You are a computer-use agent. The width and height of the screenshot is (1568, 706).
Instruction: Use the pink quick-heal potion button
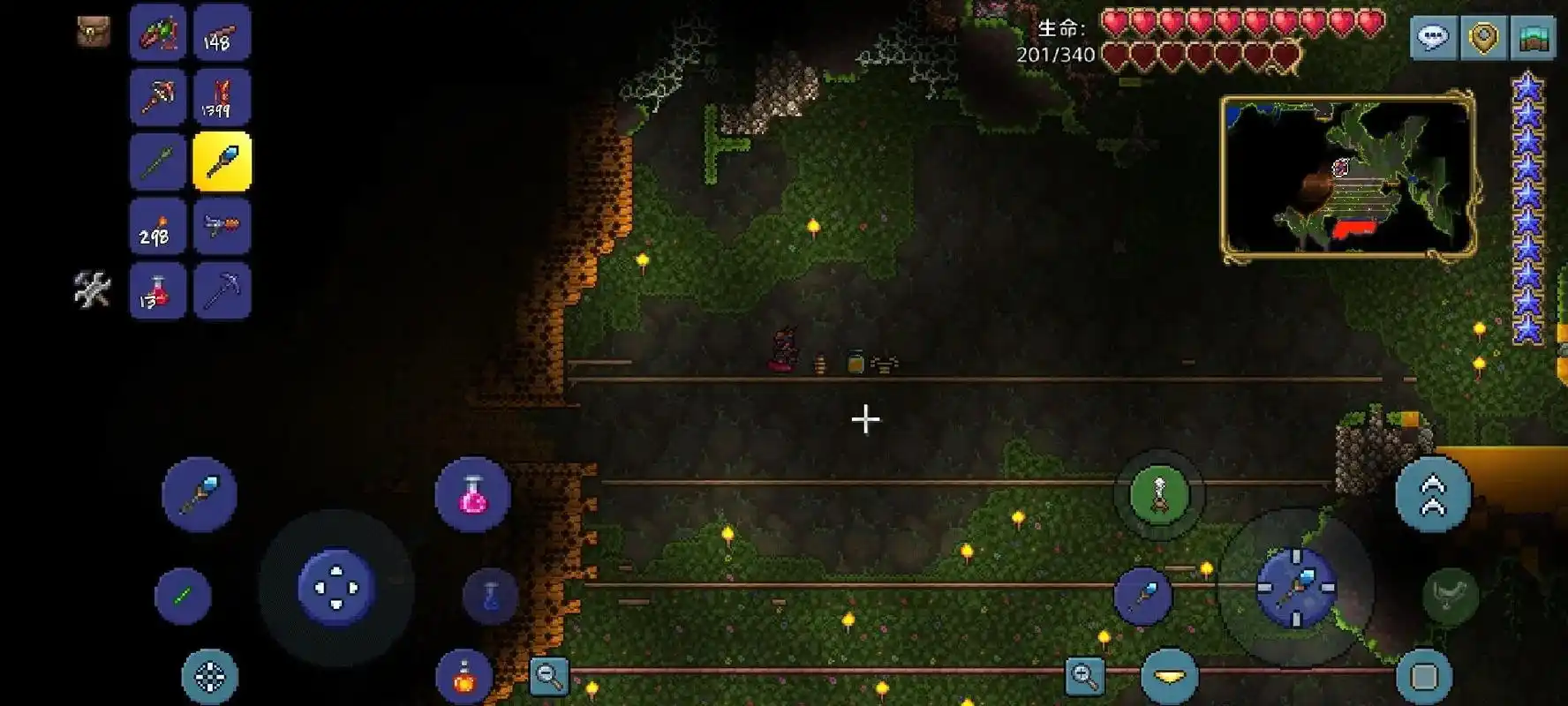coord(472,494)
